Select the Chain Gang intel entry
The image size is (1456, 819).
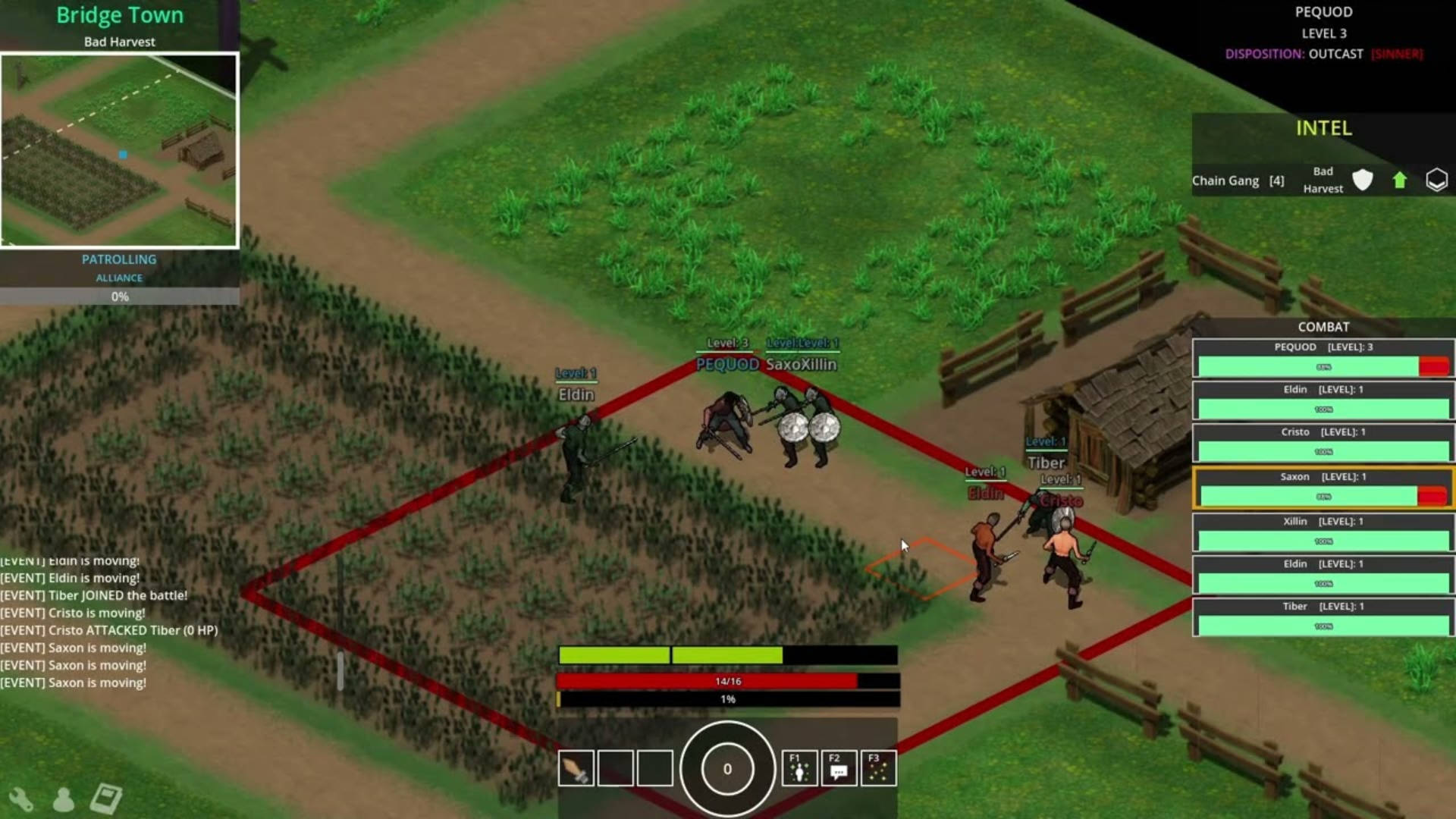click(x=1238, y=180)
